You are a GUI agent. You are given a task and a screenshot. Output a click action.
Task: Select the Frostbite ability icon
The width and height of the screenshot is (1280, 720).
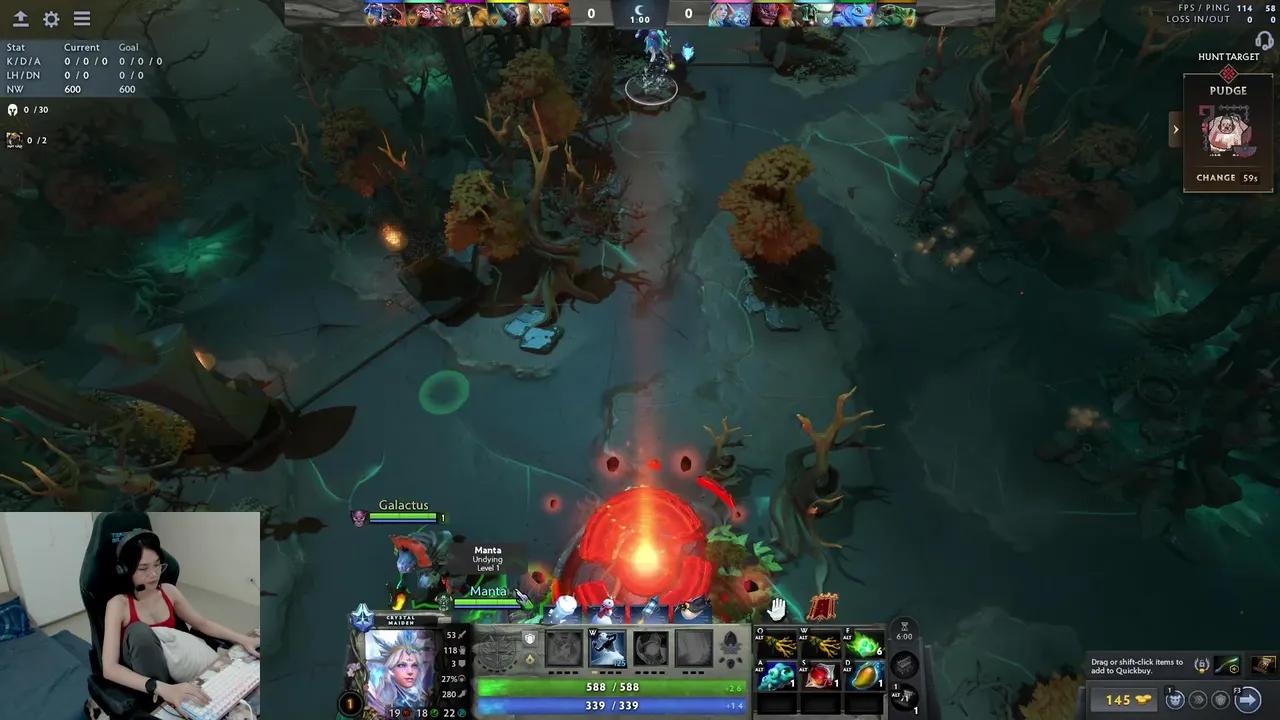click(606, 650)
